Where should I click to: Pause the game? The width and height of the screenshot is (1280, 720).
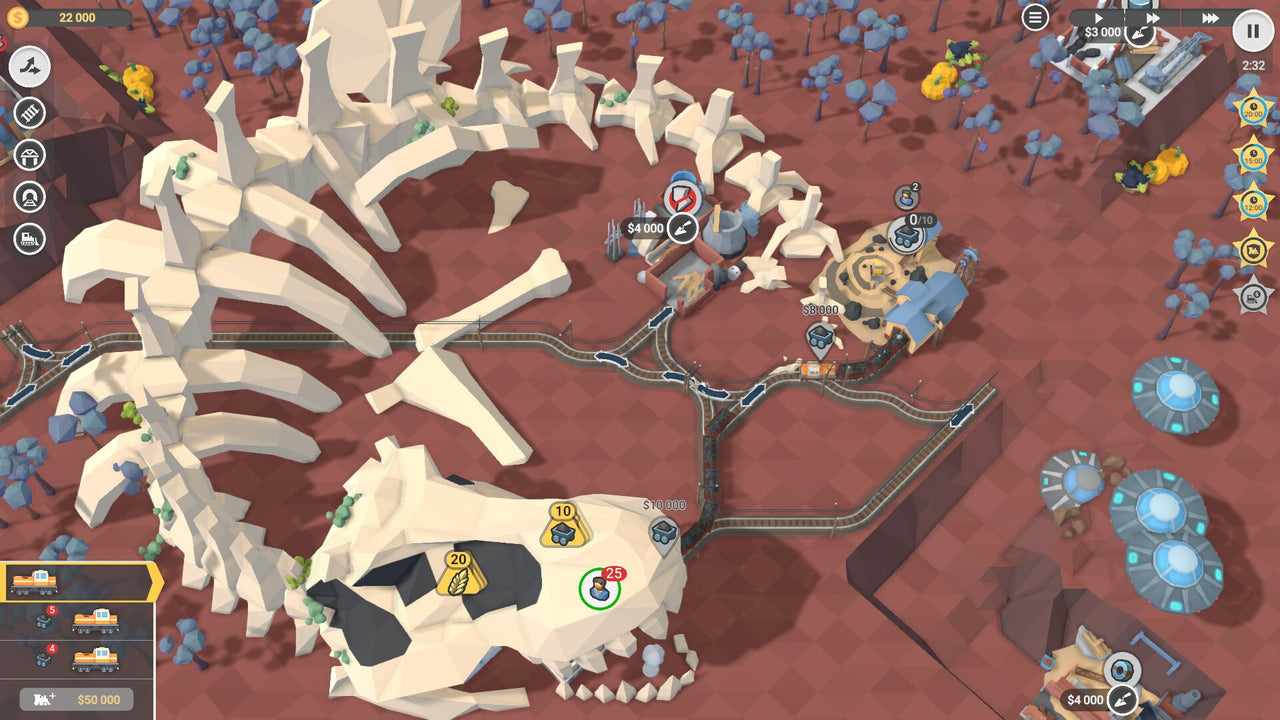pyautogui.click(x=1252, y=31)
